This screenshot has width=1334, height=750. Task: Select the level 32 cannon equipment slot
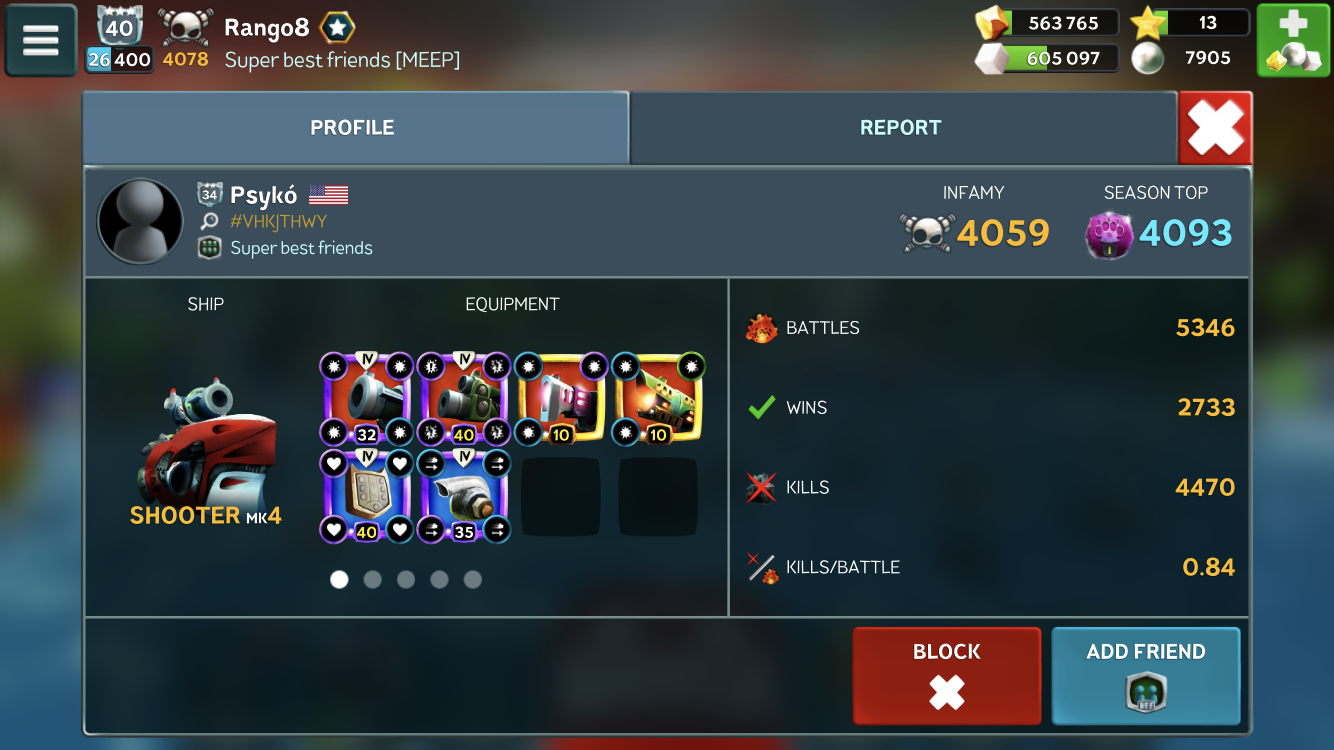[x=366, y=398]
